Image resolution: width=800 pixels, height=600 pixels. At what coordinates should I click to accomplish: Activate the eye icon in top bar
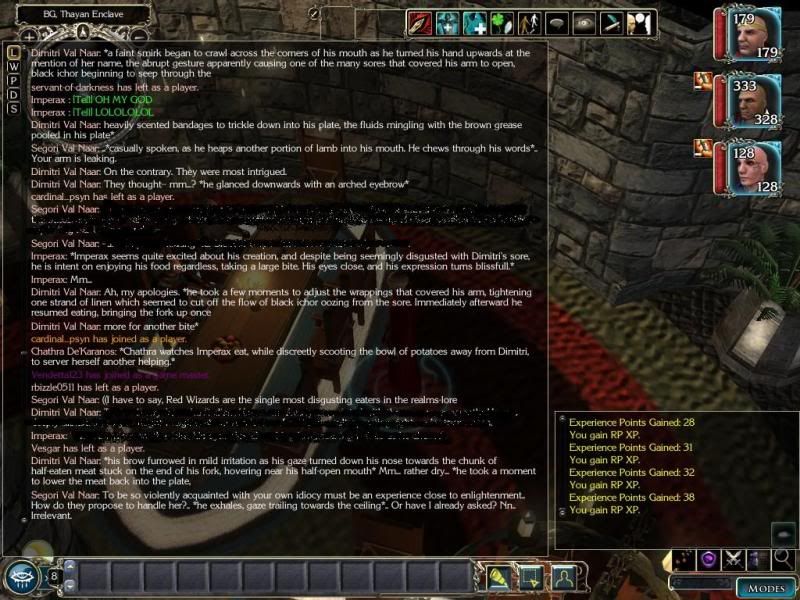pos(585,22)
